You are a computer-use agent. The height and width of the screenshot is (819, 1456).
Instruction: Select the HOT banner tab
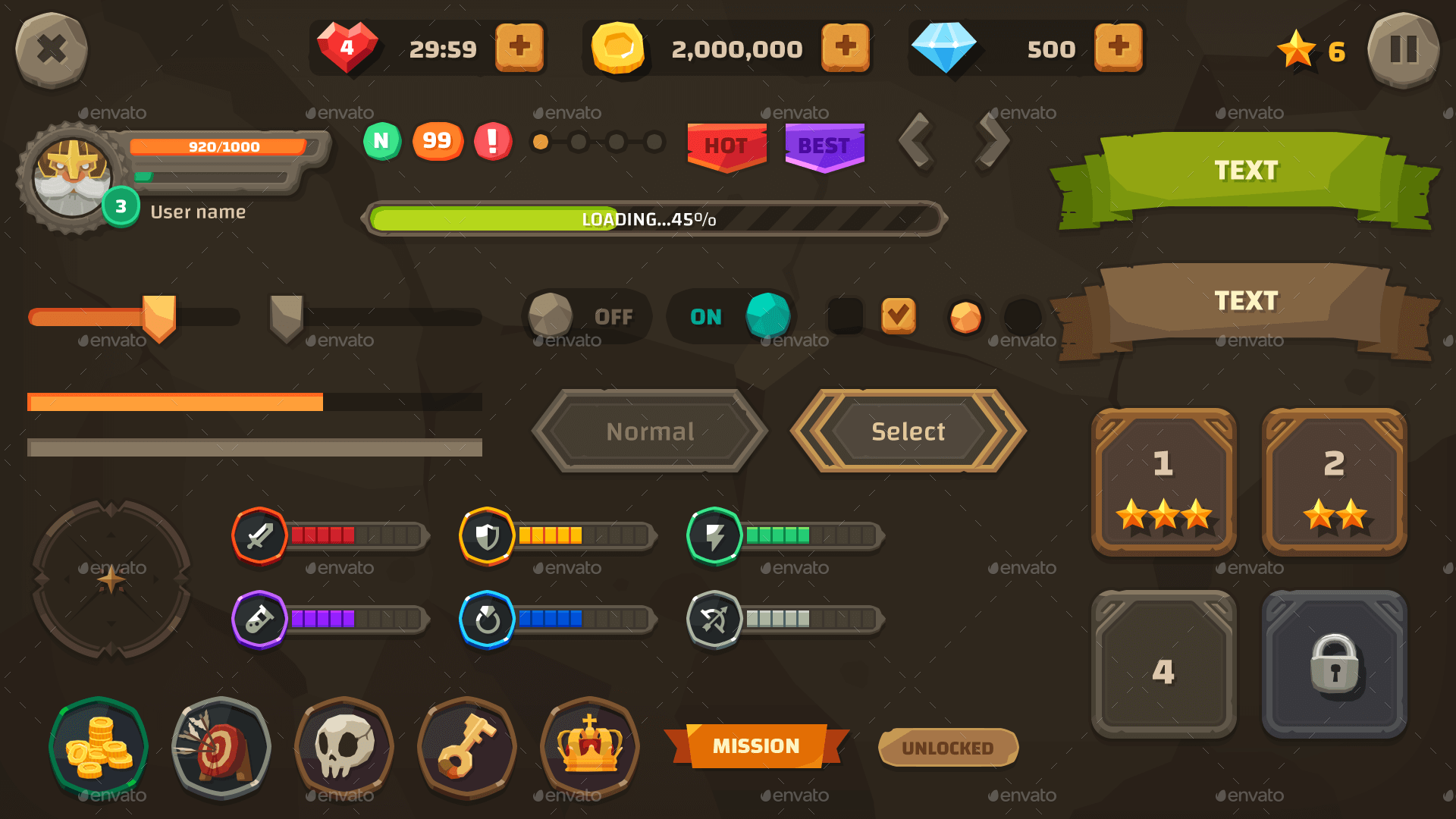coord(726,146)
